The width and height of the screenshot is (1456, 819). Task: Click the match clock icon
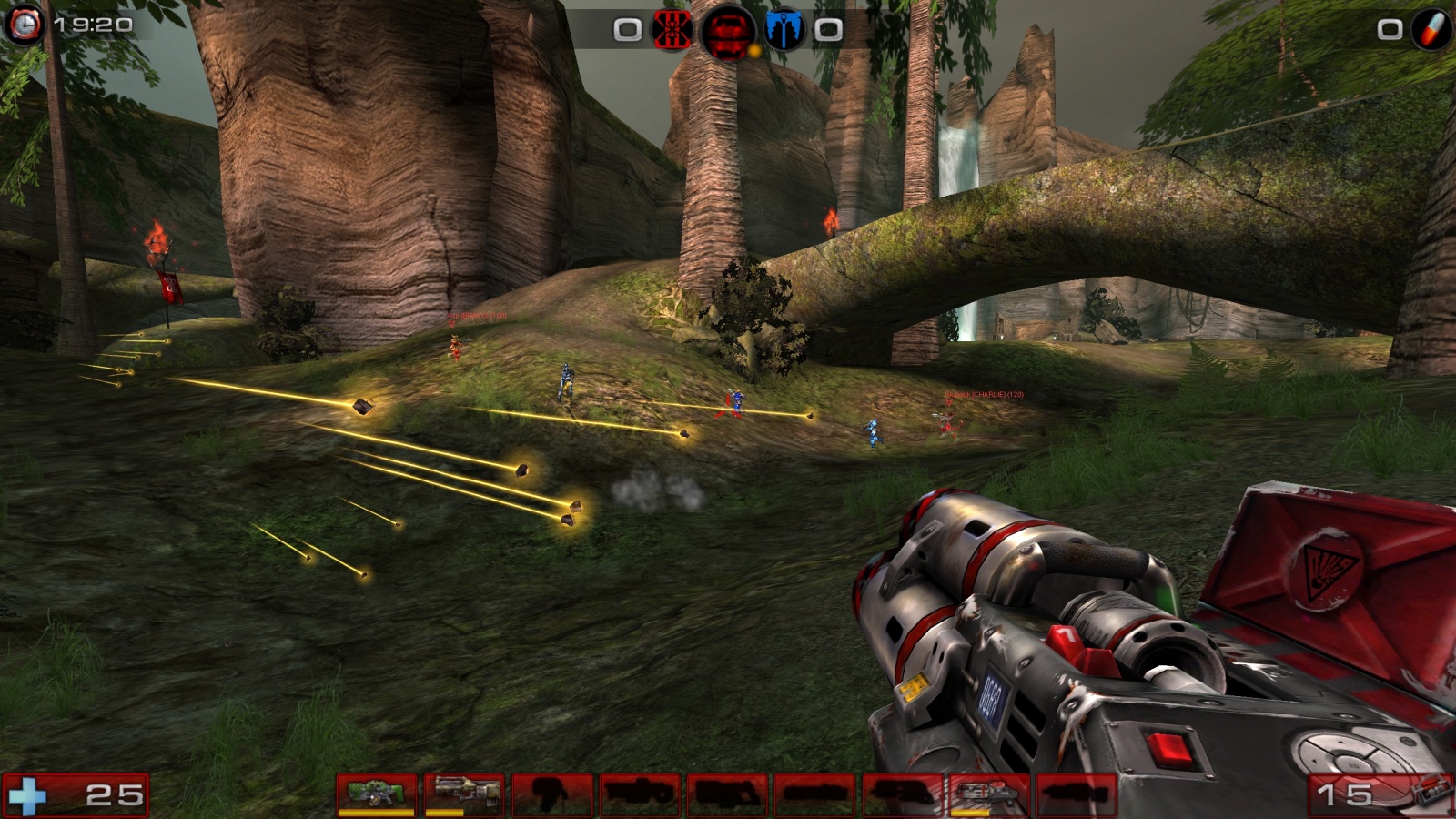(24, 25)
